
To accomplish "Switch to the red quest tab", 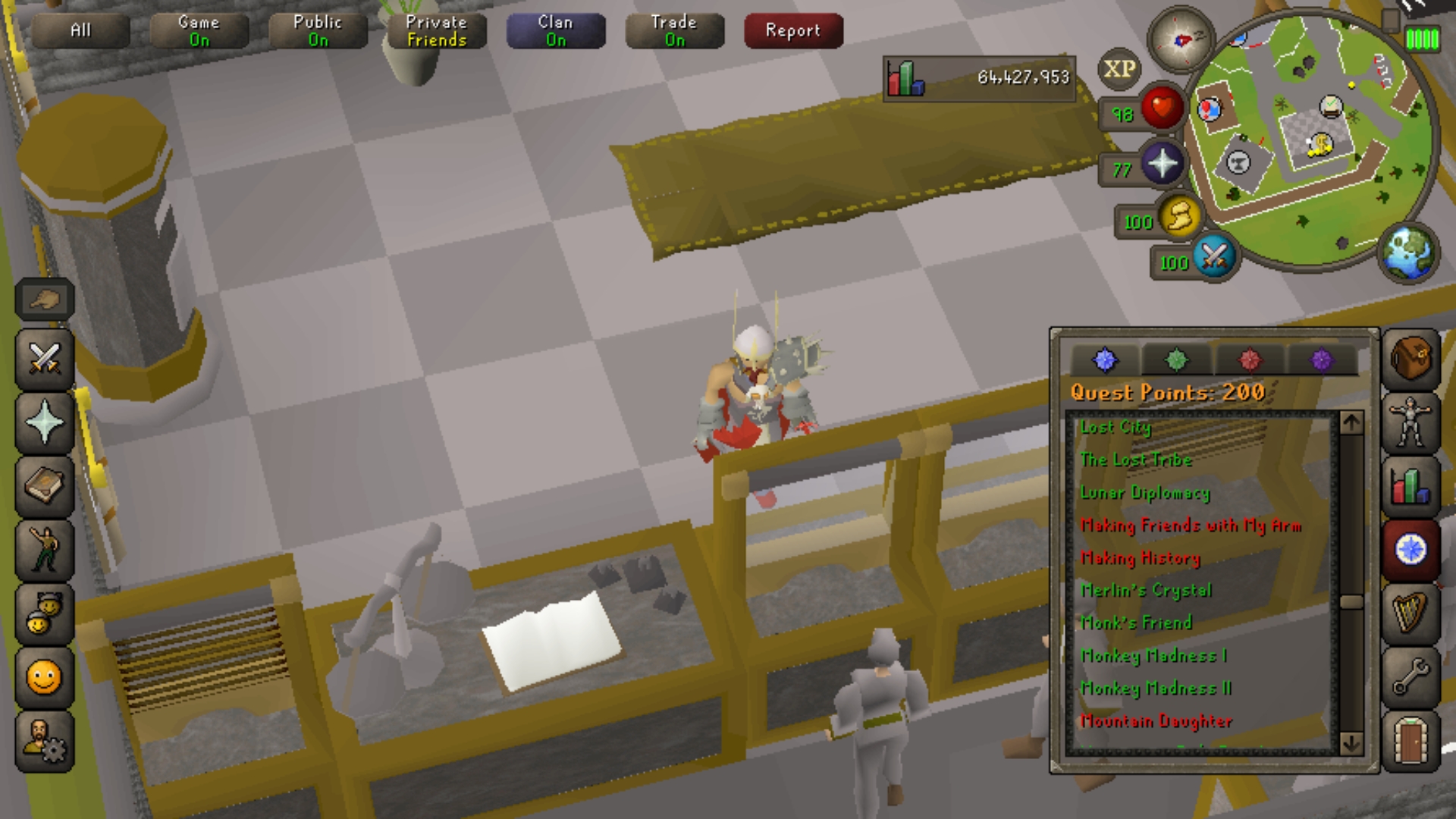I will [x=1251, y=360].
